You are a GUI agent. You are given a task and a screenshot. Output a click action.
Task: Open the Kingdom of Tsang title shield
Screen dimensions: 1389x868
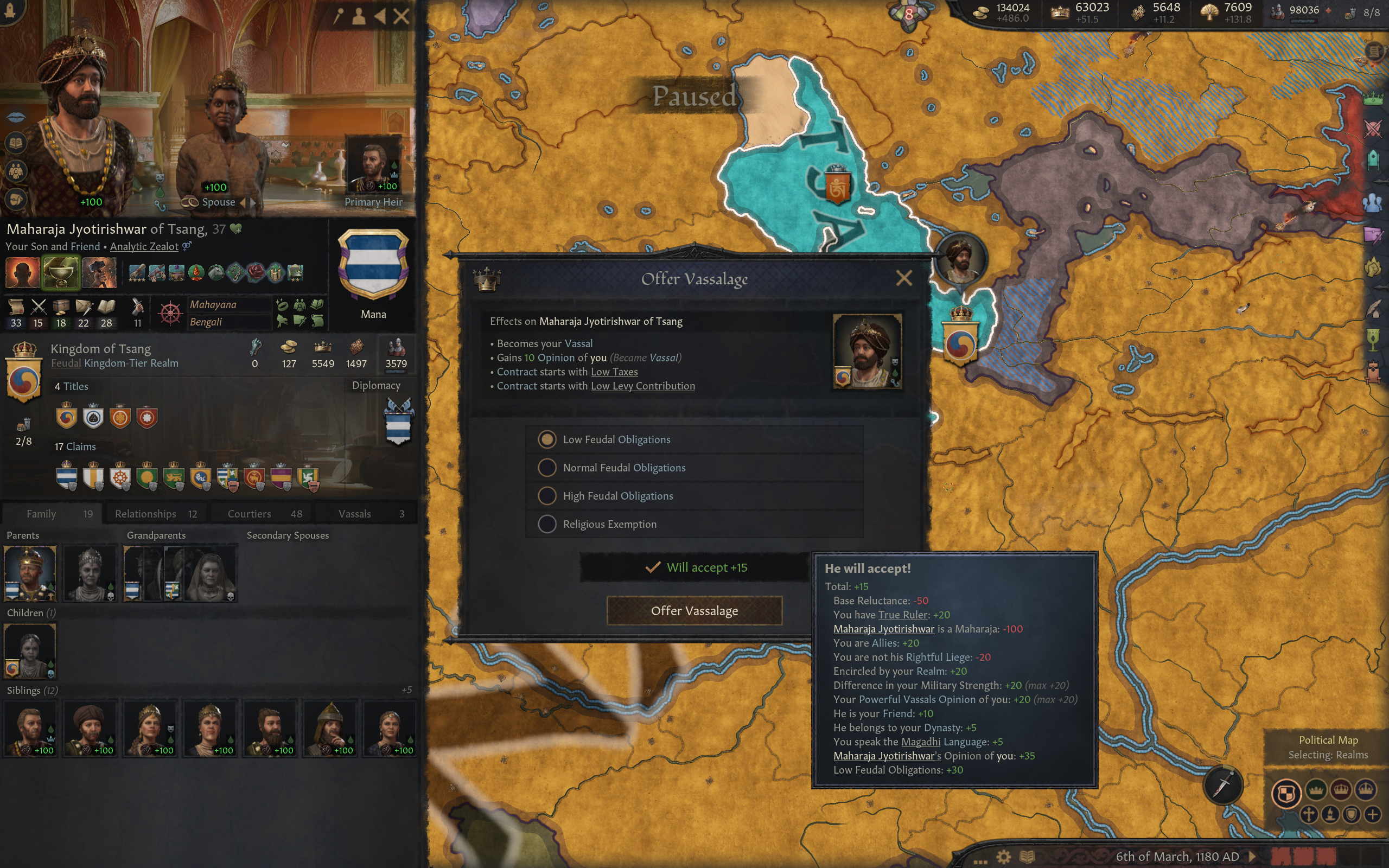(x=23, y=377)
